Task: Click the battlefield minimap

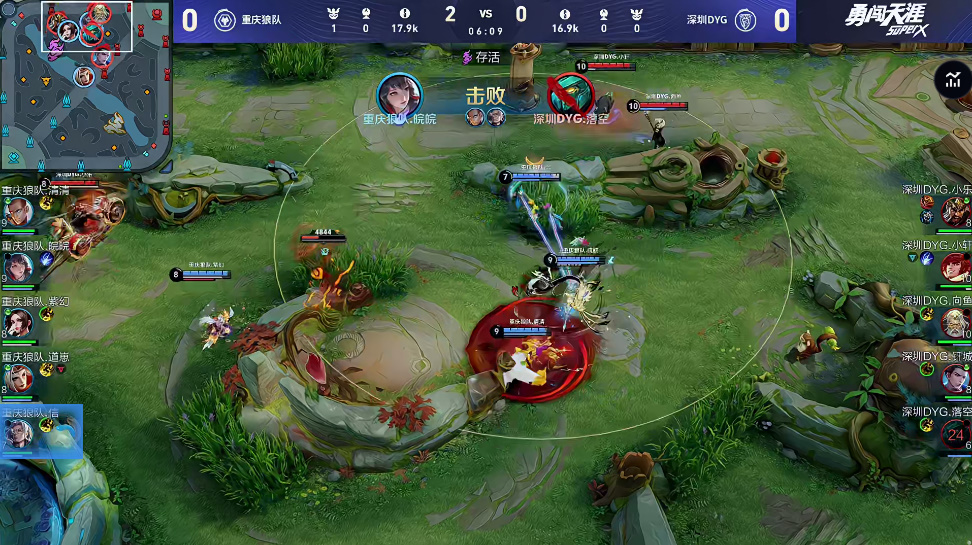Action: click(x=86, y=84)
